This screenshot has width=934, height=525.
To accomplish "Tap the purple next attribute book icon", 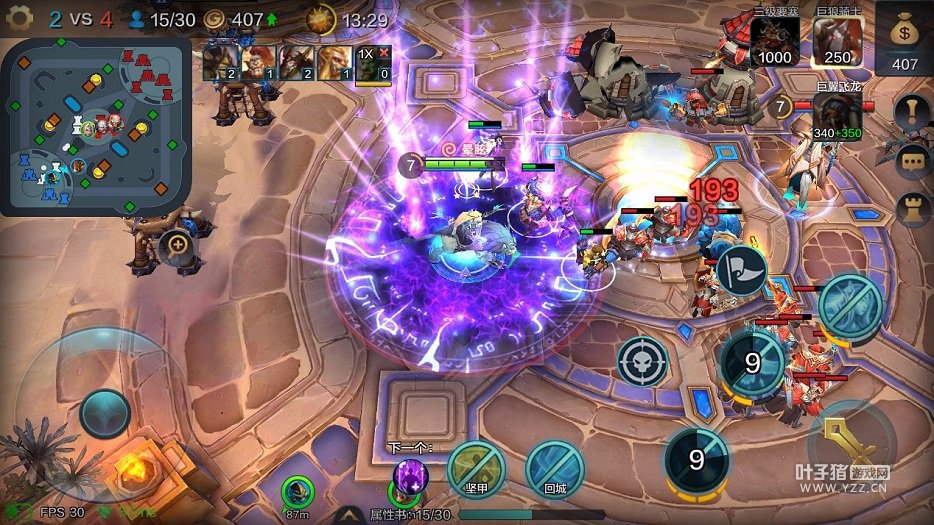I will click(410, 477).
